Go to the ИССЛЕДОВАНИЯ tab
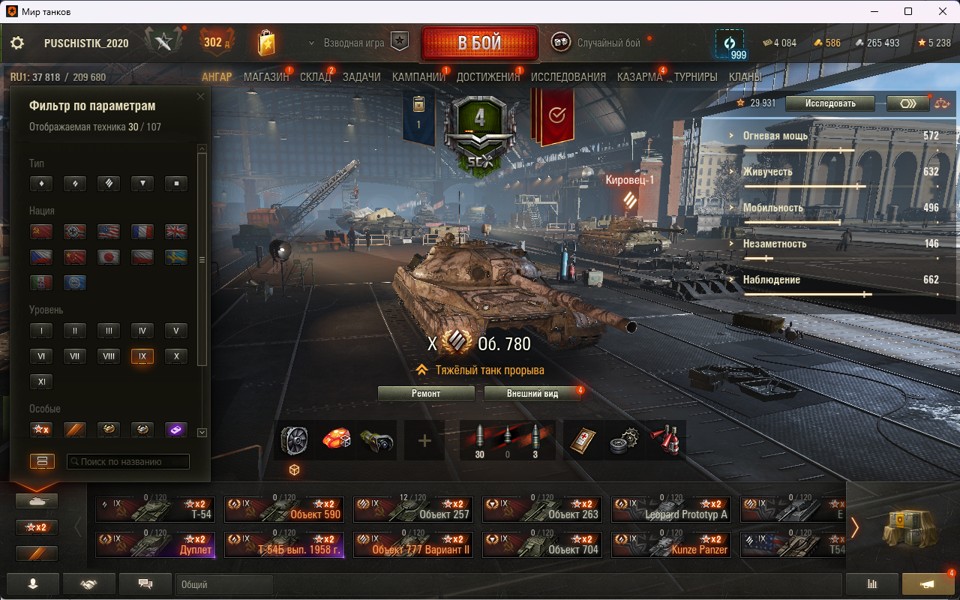Image resolution: width=960 pixels, height=600 pixels. [568, 77]
